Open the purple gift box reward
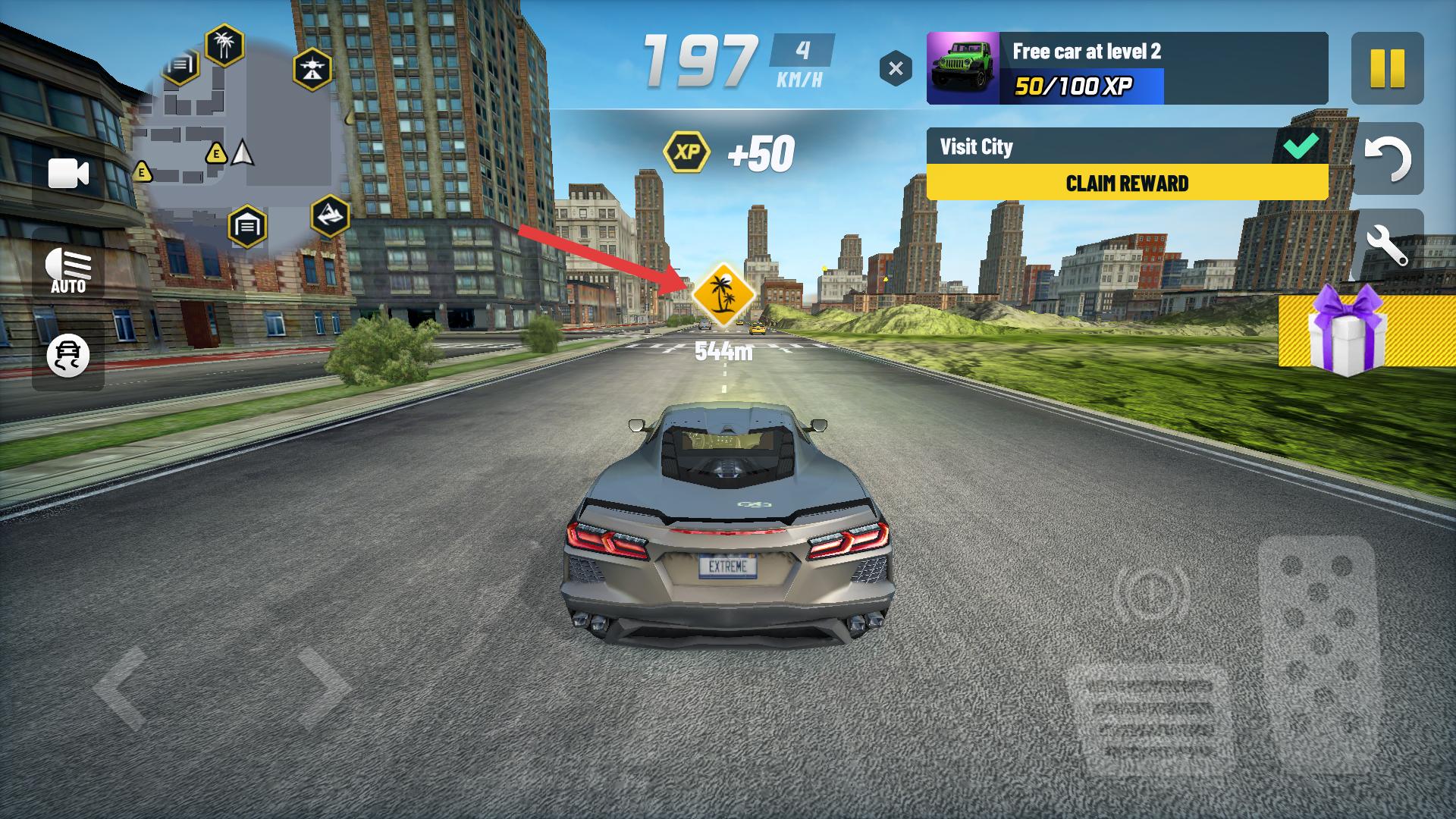Viewport: 1456px width, 819px height. coord(1347,331)
